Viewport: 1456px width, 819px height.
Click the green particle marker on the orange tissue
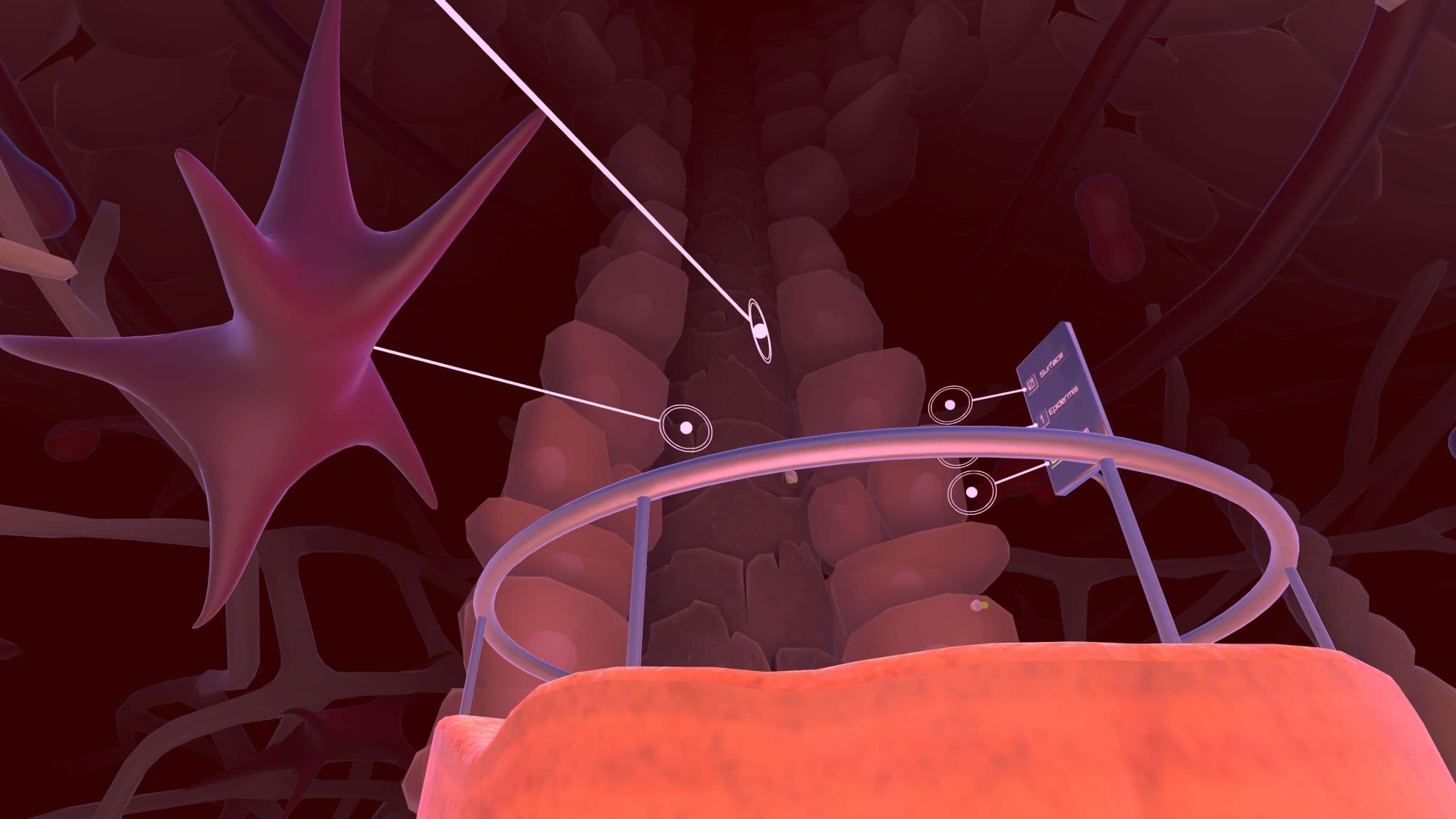(x=985, y=605)
